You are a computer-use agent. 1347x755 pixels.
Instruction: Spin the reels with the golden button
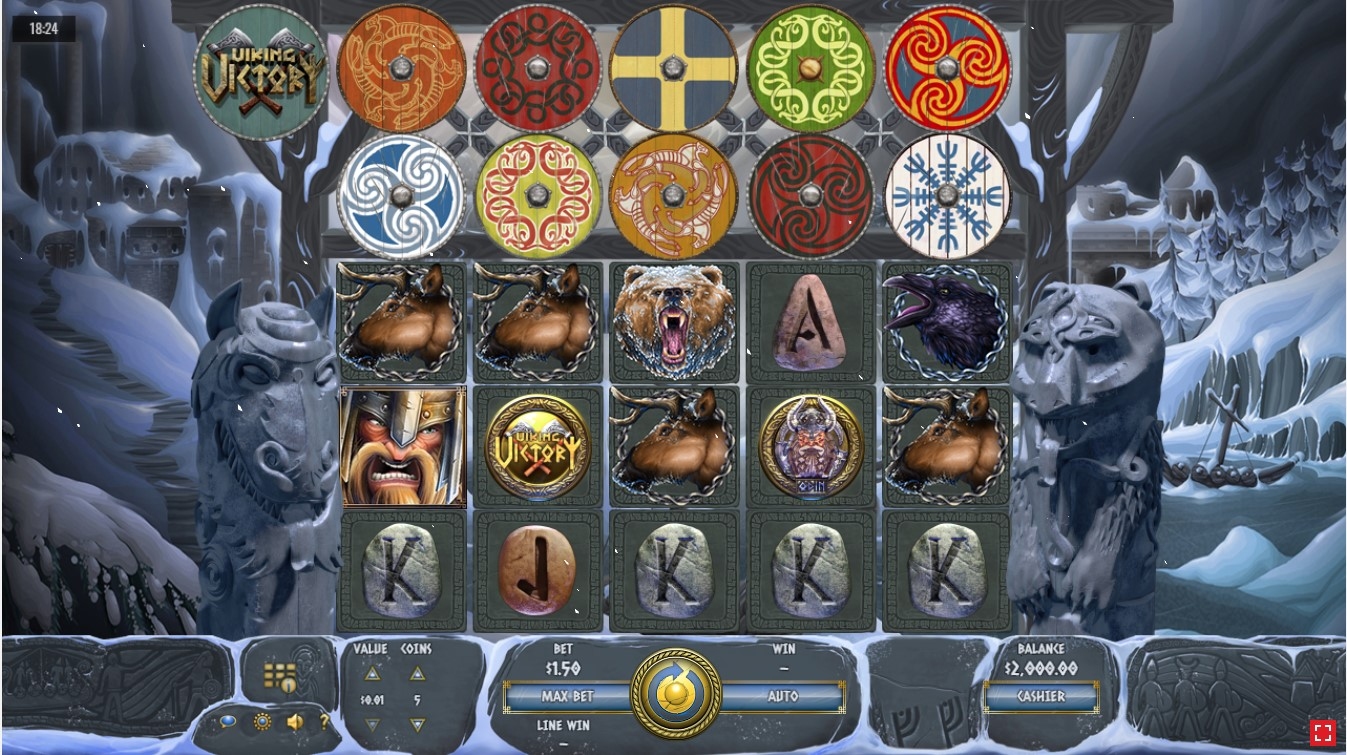(x=676, y=693)
